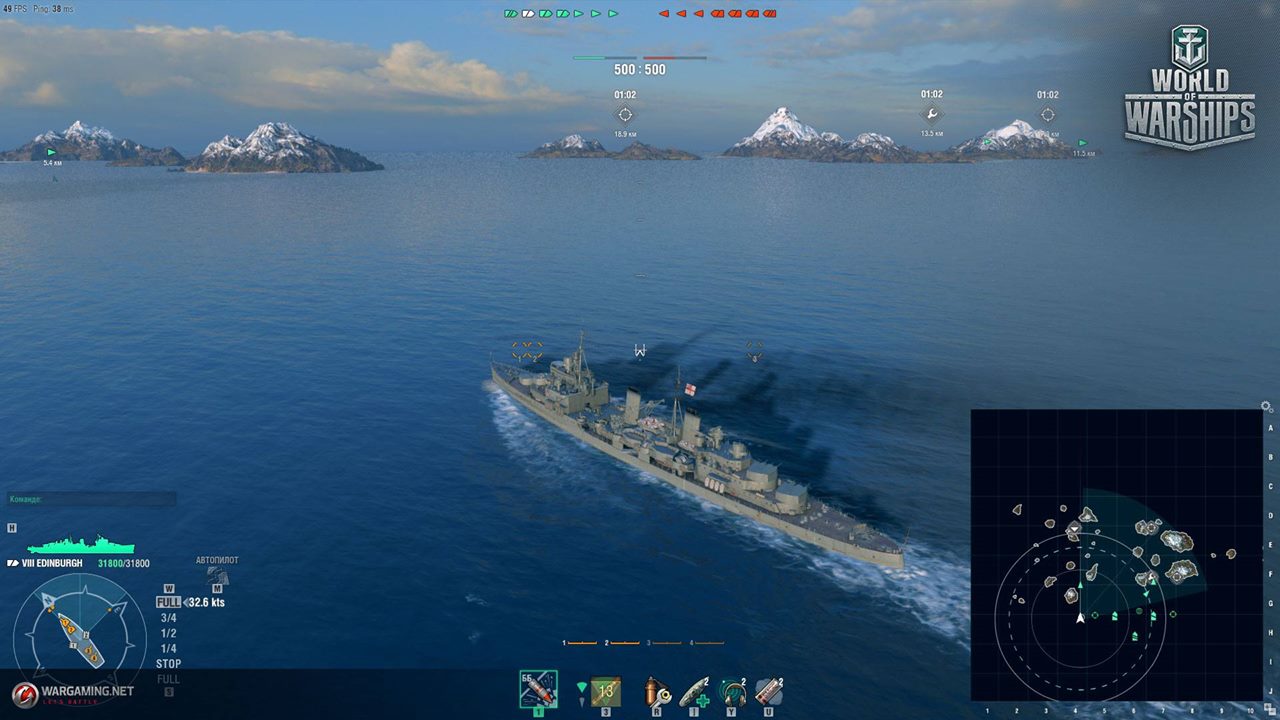Switch to the torpedo launcher weapon
1280x720 pixels.
(604, 690)
